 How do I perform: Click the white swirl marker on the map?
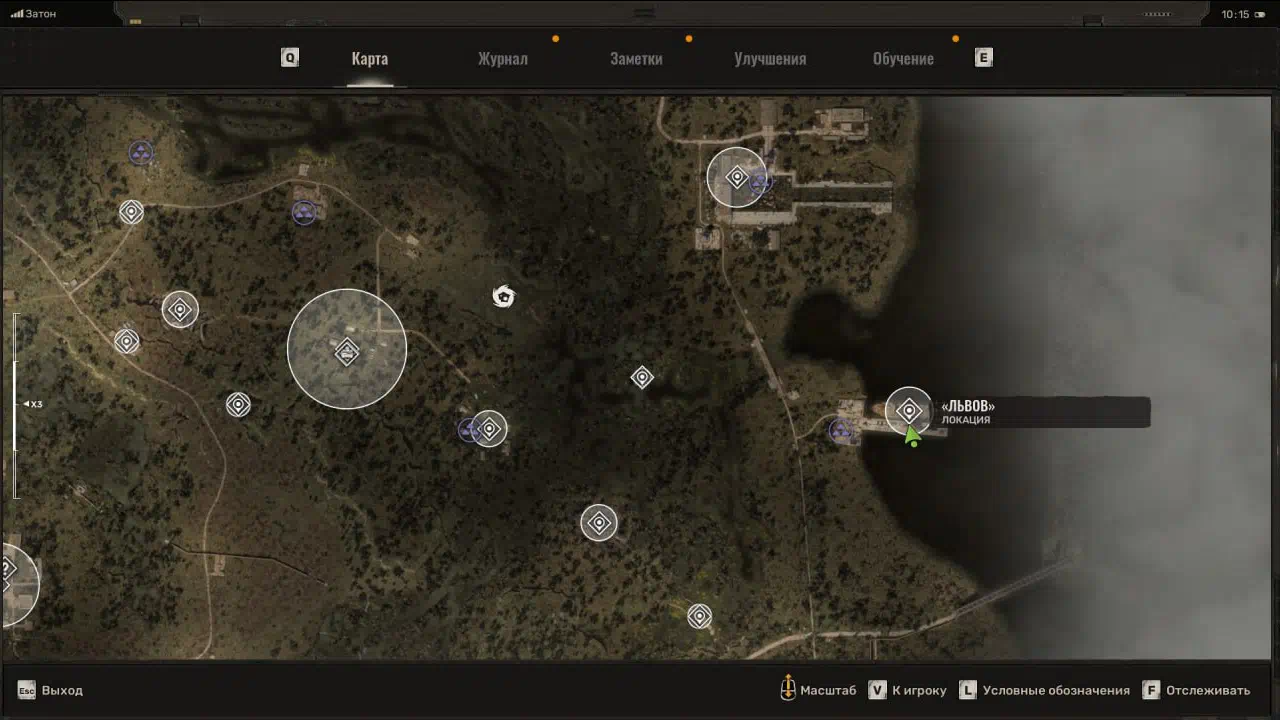click(x=503, y=296)
